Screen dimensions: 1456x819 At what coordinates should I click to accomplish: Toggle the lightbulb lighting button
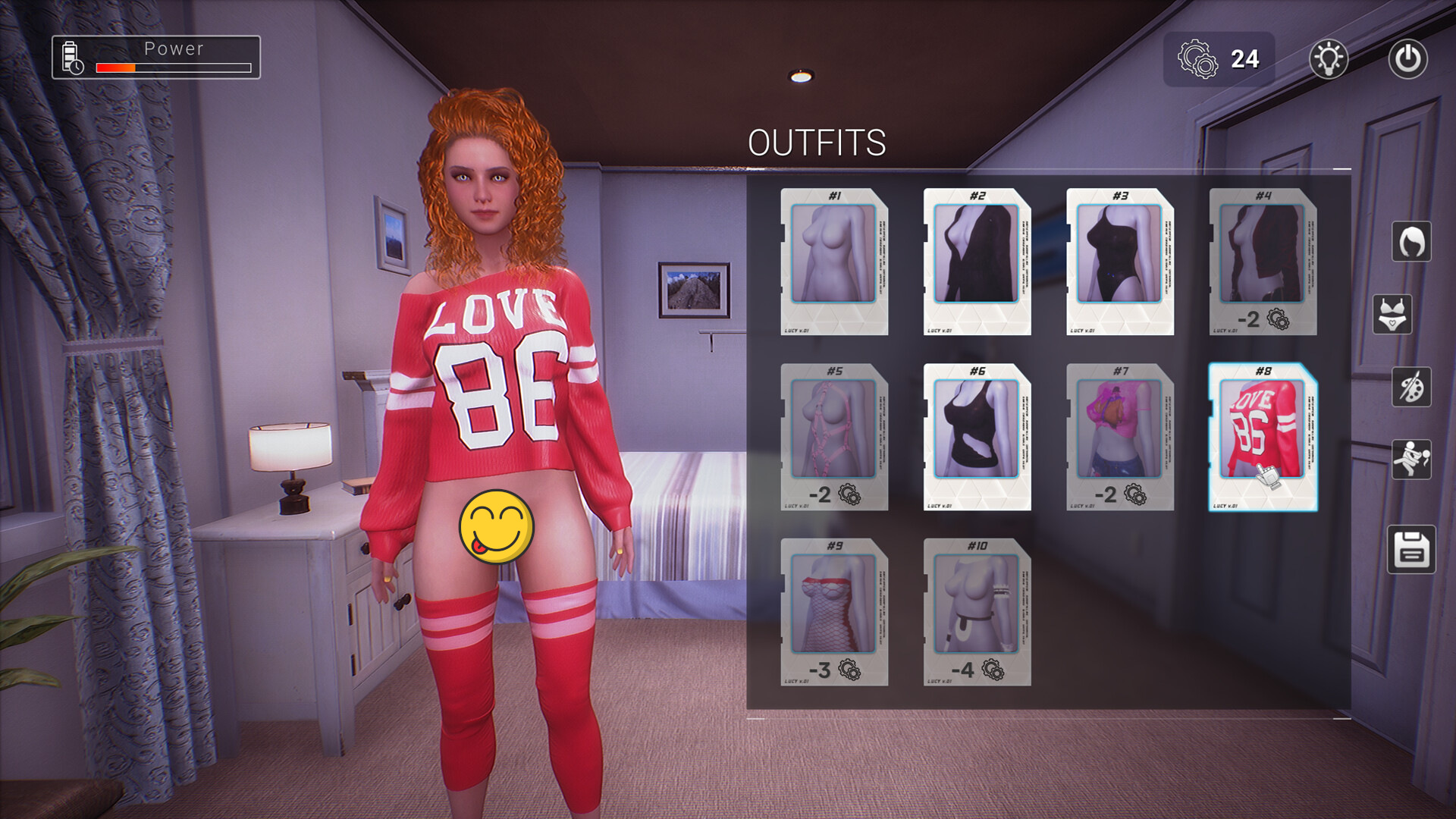pos(1329,59)
